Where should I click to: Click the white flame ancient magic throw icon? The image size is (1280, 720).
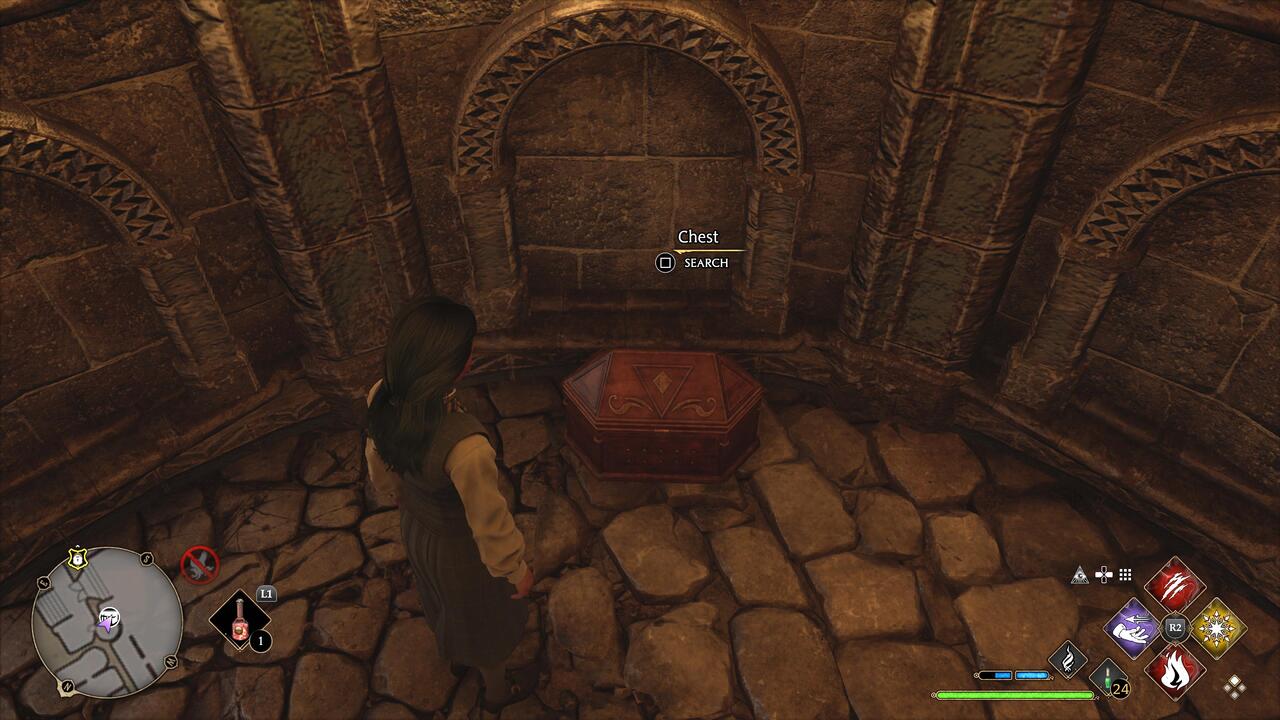point(1066,660)
